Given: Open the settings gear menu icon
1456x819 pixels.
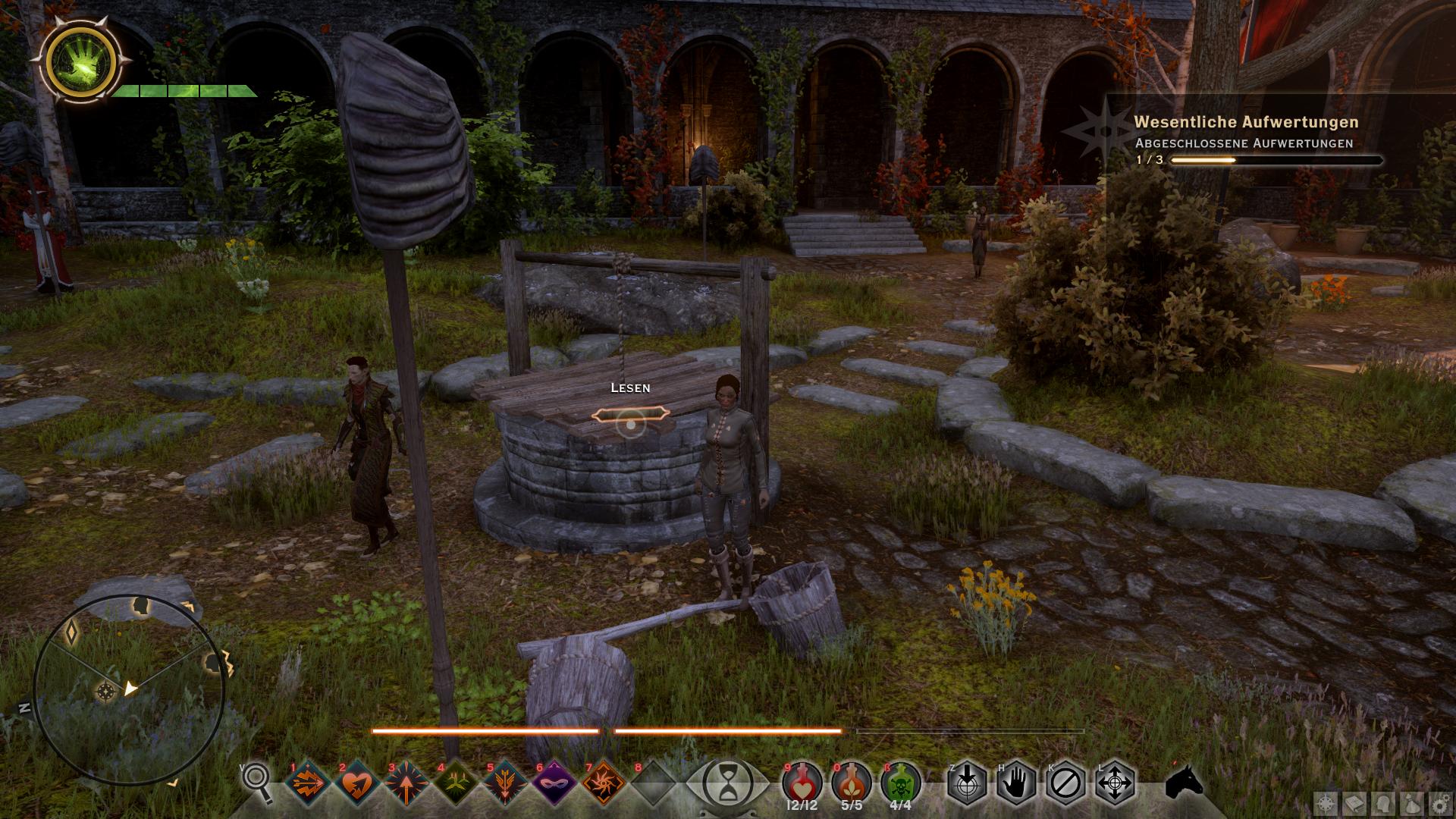Looking at the screenshot, I should point(1440,803).
